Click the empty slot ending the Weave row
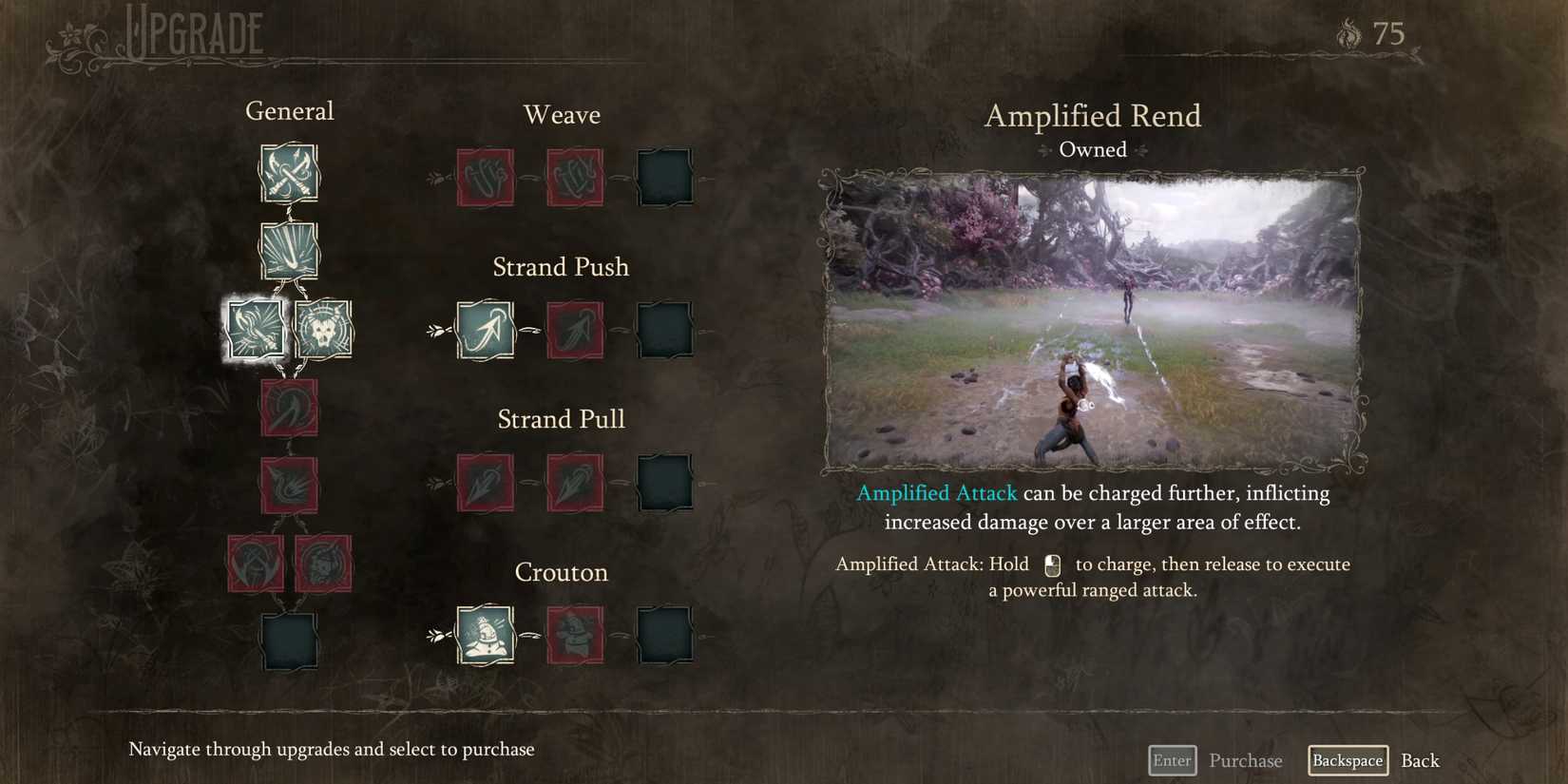 point(664,177)
